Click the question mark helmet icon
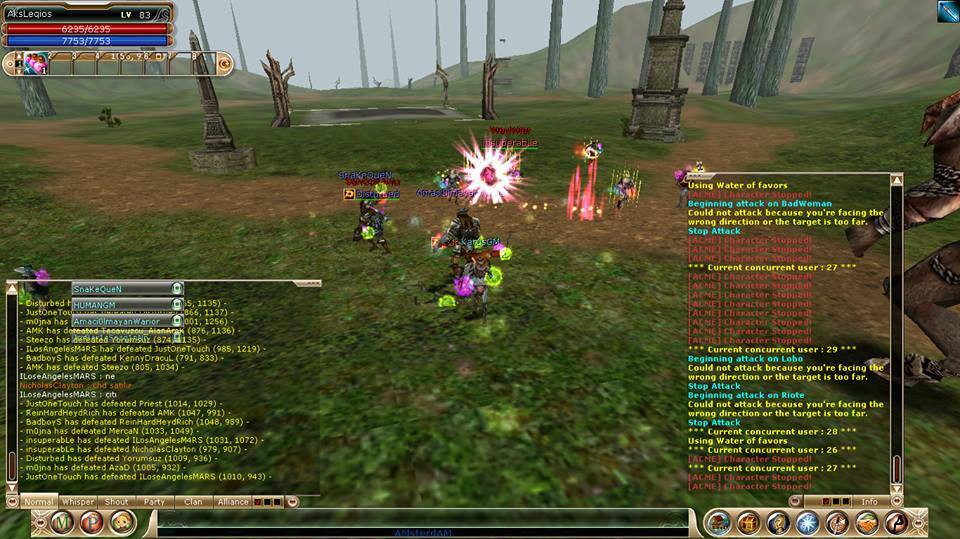The width and height of the screenshot is (960, 539). tap(778, 523)
